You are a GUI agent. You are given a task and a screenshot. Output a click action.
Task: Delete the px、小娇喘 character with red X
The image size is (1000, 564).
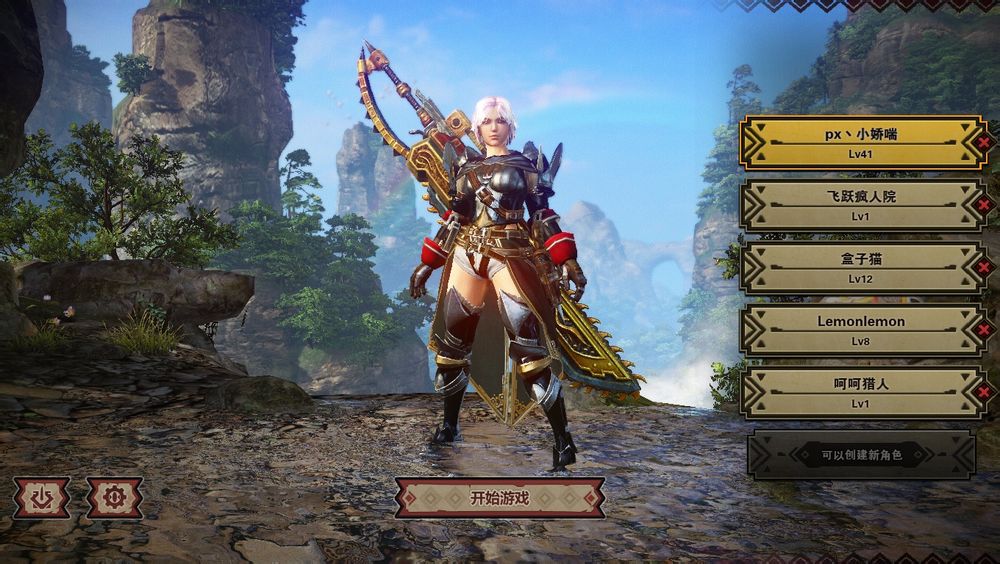(x=984, y=143)
